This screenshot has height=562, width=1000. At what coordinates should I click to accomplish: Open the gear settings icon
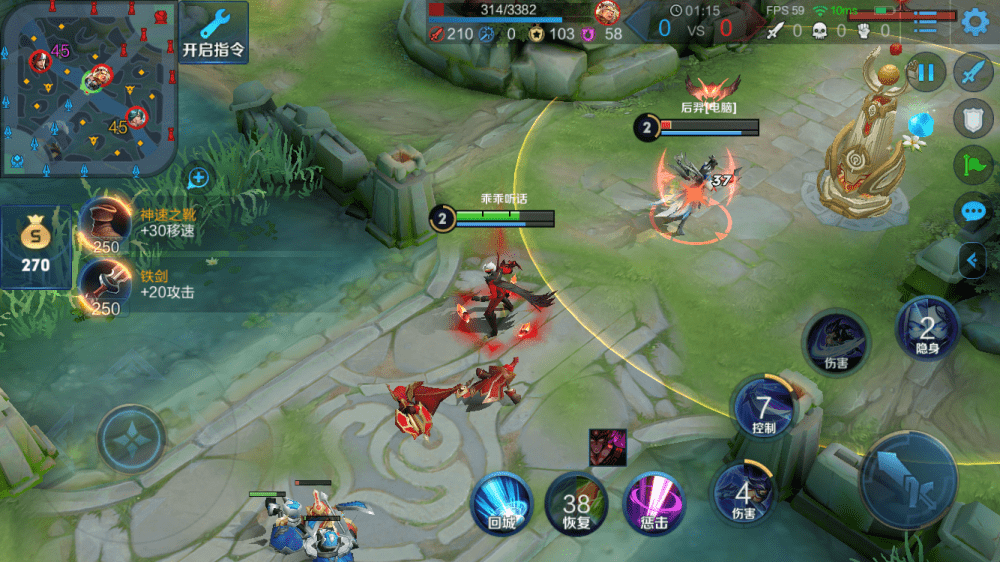974,22
